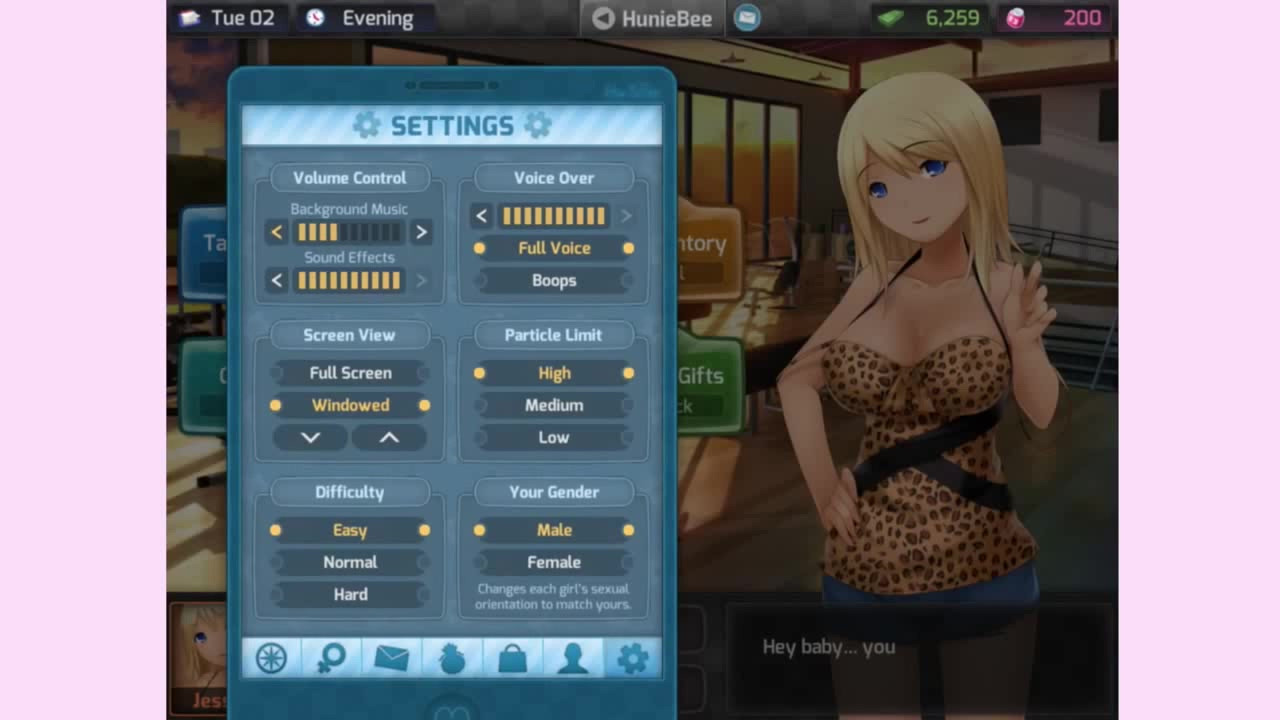Increase Background Music volume

[x=421, y=232]
